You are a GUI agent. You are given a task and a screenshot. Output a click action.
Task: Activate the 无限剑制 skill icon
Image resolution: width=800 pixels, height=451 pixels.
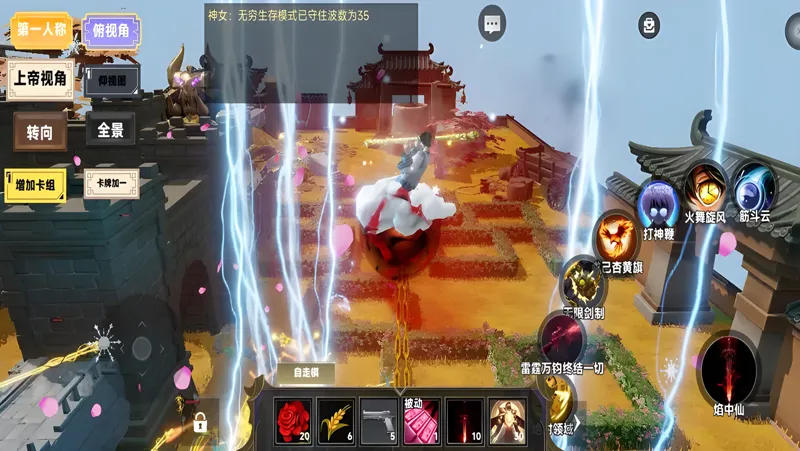[x=582, y=281]
